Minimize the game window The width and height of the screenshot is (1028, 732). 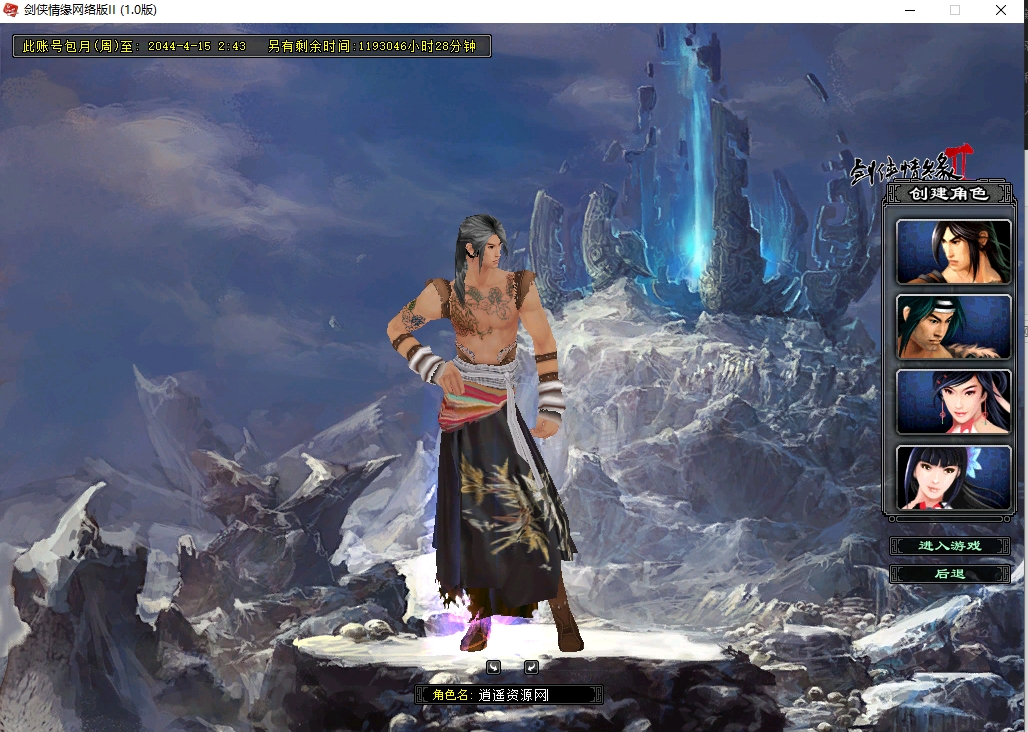click(x=909, y=10)
